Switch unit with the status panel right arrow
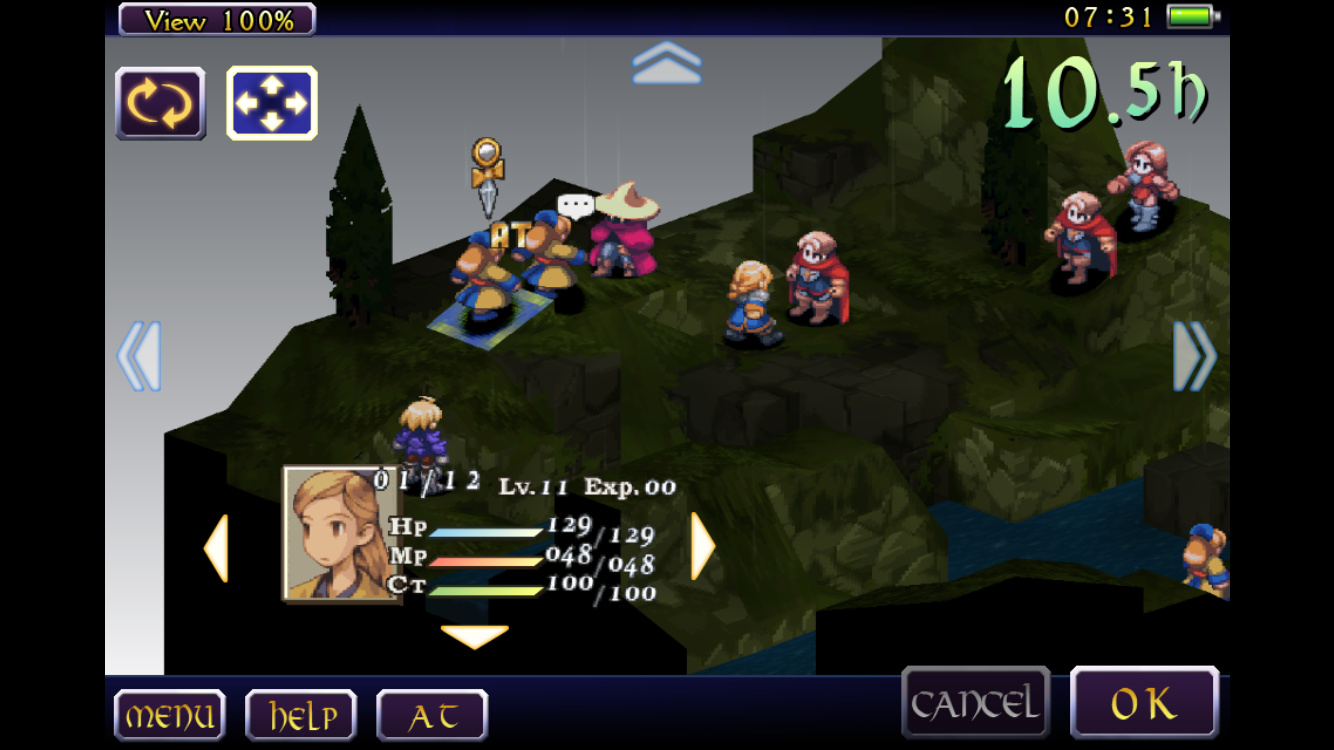The width and height of the screenshot is (1334, 750). coord(703,546)
